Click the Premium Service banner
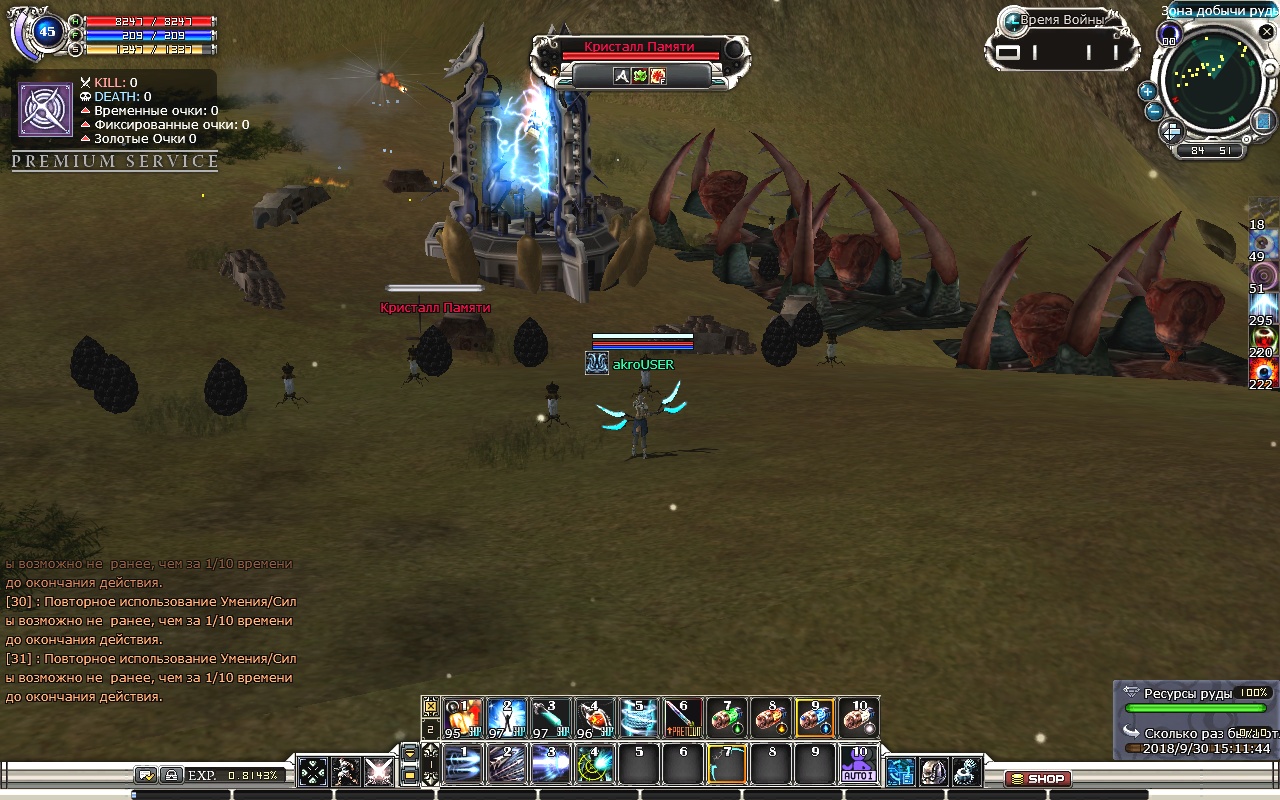The width and height of the screenshot is (1280, 800). point(115,161)
